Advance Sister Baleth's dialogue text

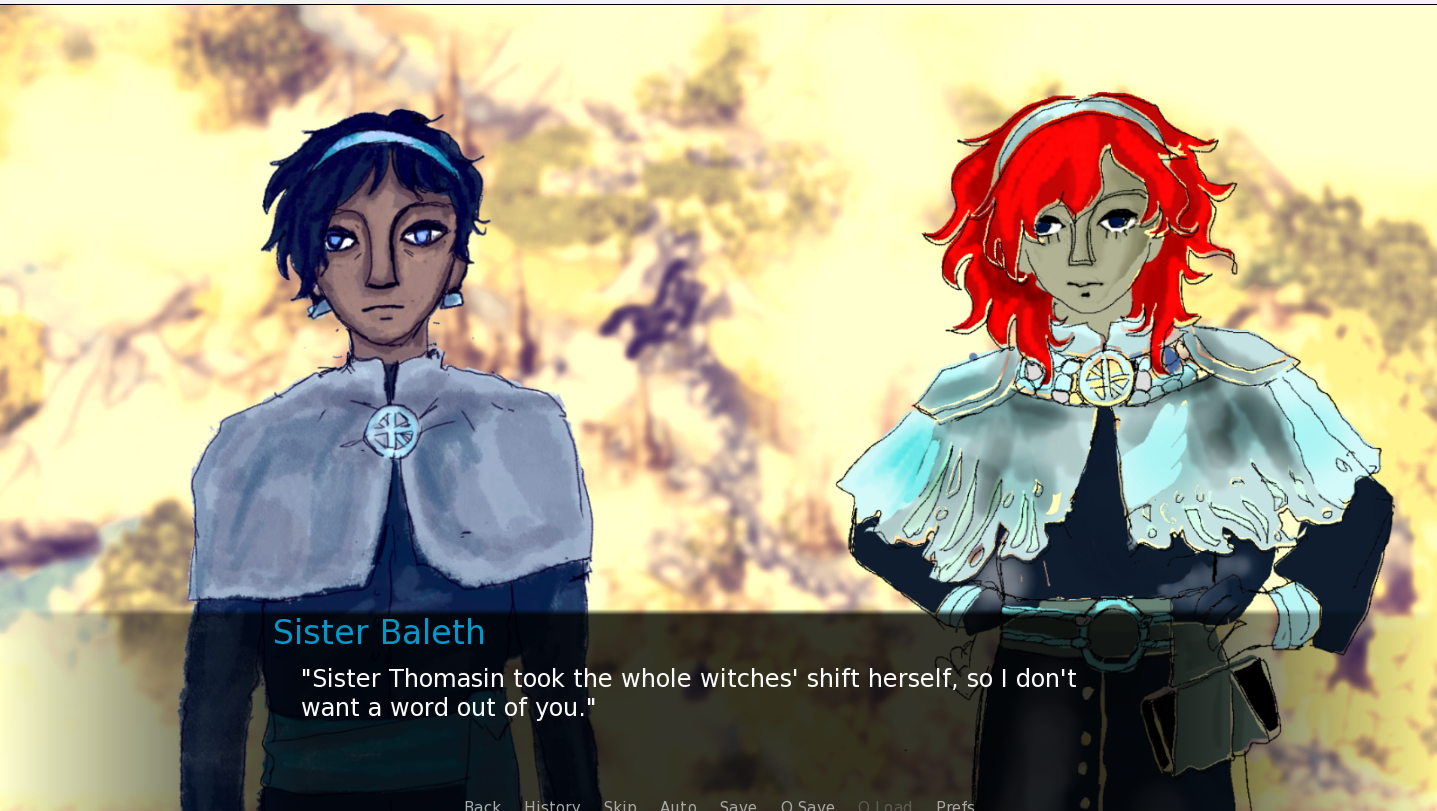click(x=688, y=693)
